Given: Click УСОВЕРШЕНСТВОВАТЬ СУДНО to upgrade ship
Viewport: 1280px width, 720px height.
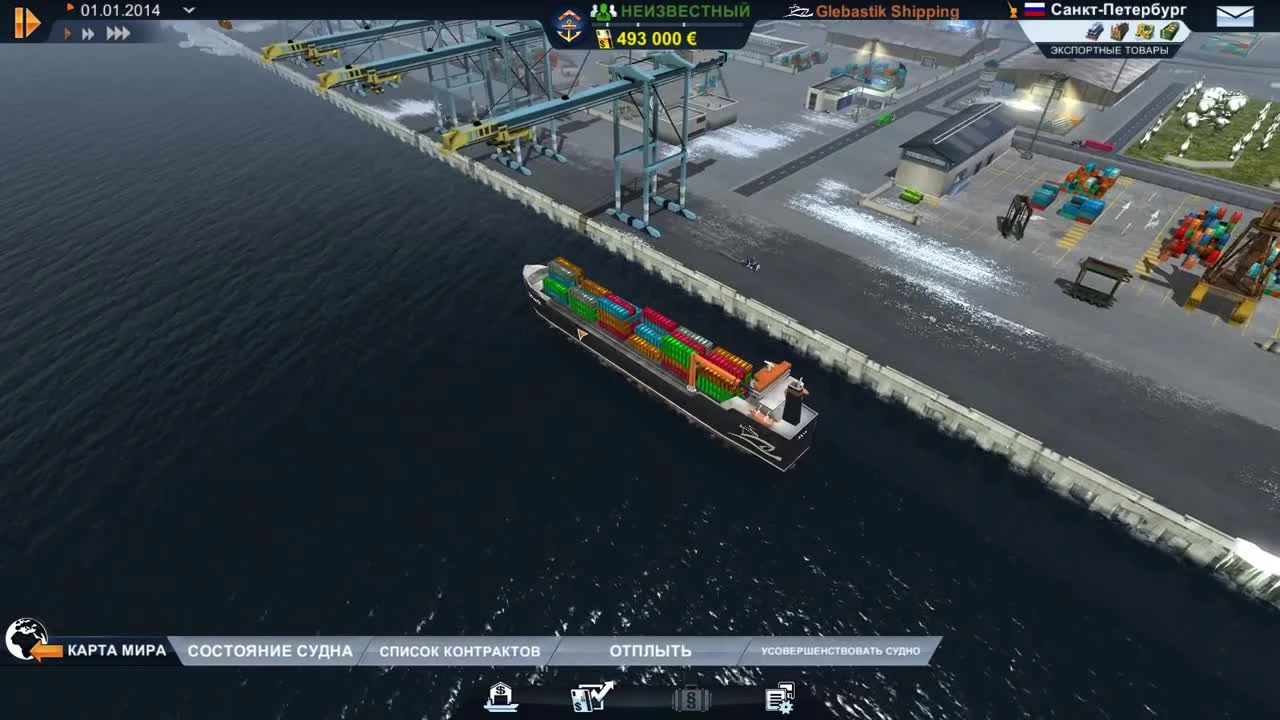Looking at the screenshot, I should (843, 651).
